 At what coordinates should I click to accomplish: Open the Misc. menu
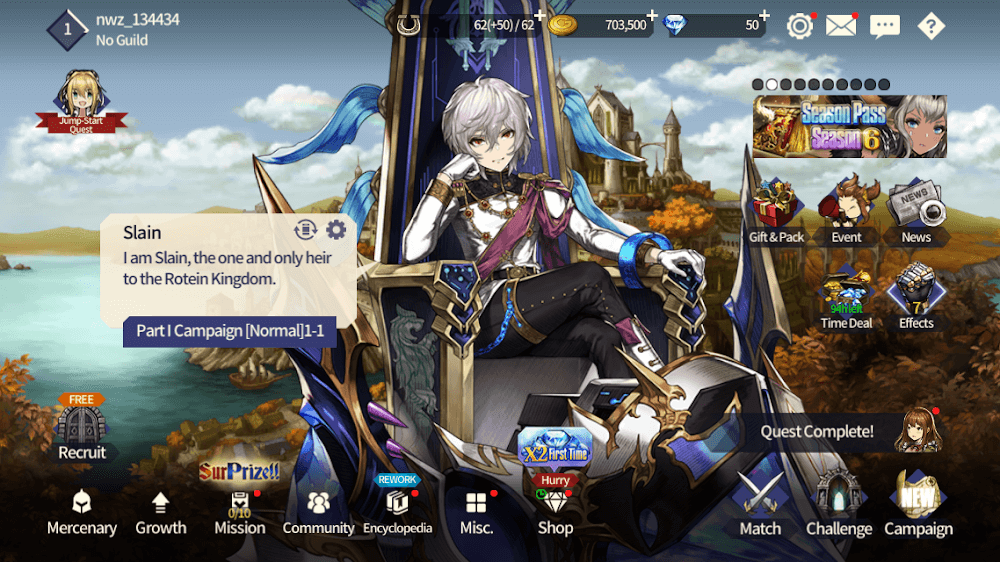click(x=476, y=512)
